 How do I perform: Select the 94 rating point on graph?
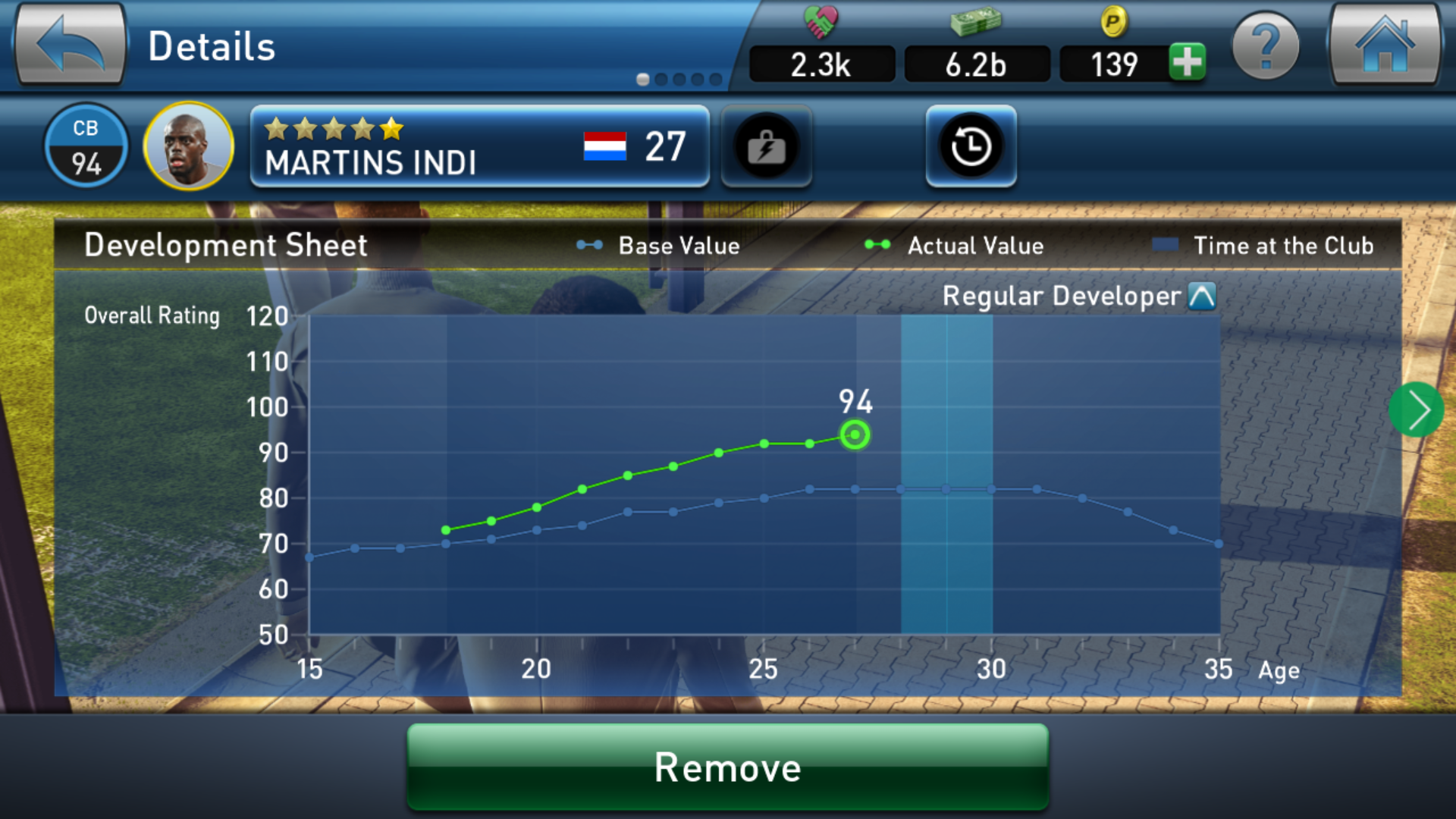click(x=855, y=435)
